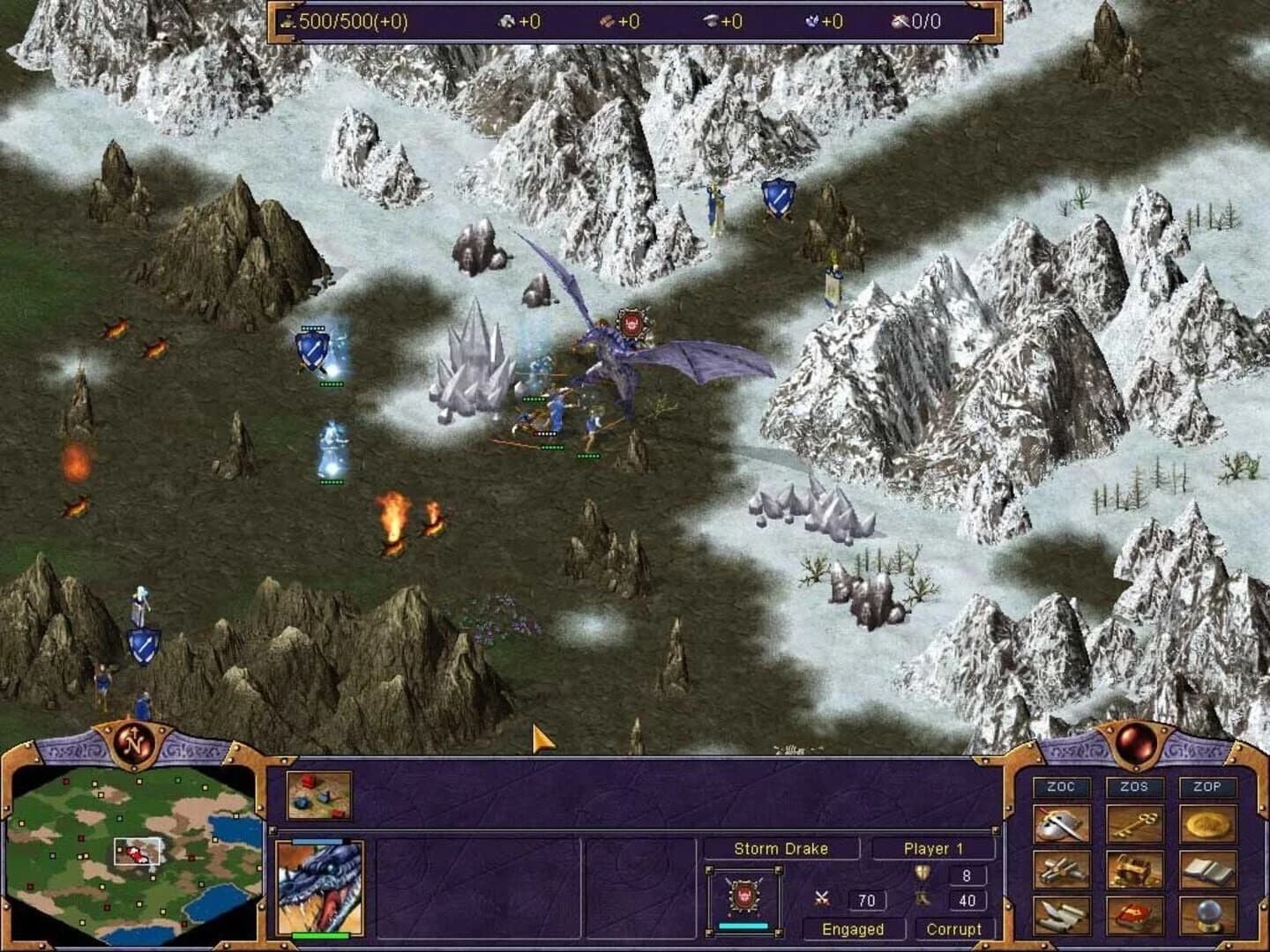The width and height of the screenshot is (1270, 952).
Task: Toggle the ZOC overlay button
Action: 1063,785
